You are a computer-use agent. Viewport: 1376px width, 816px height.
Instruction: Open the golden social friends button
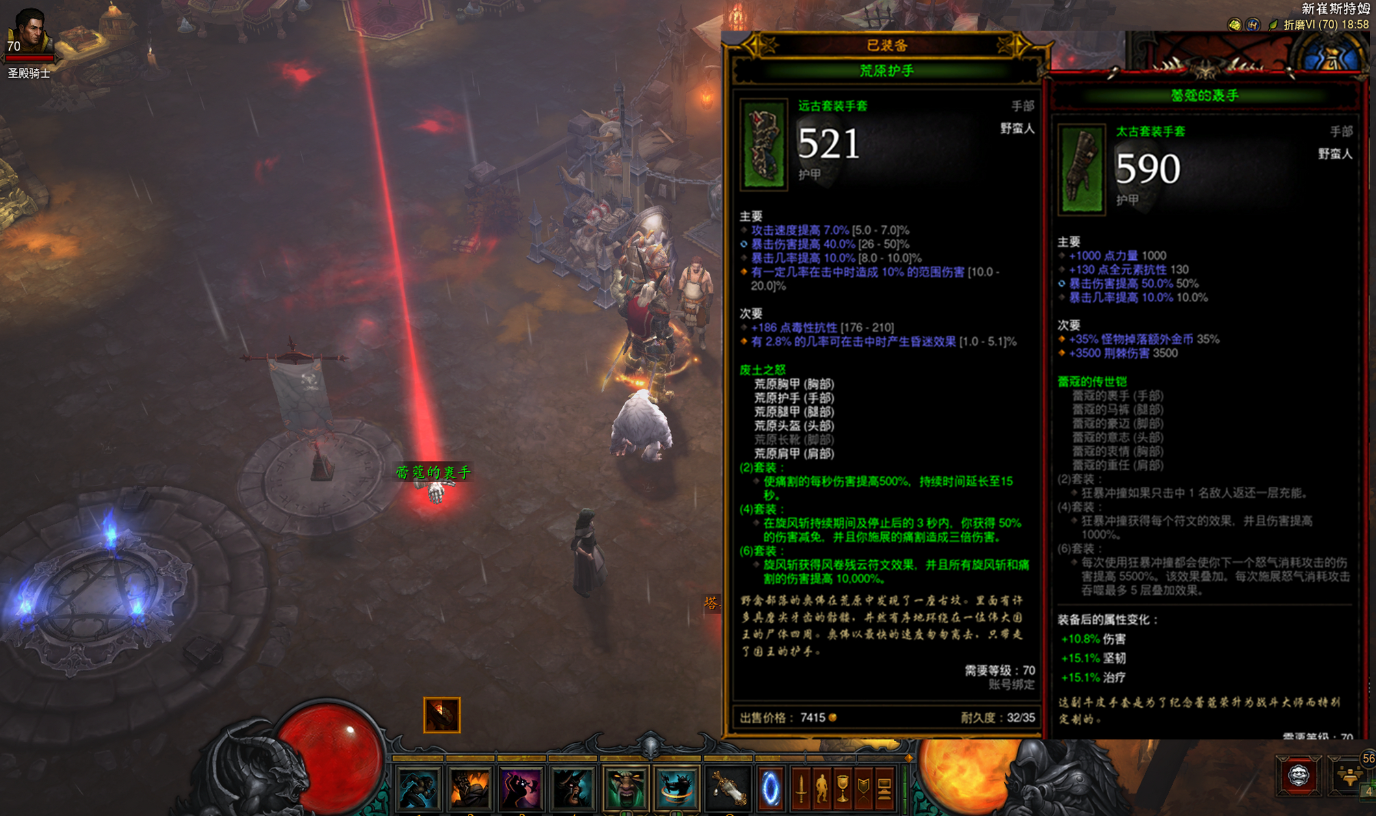click(1351, 776)
